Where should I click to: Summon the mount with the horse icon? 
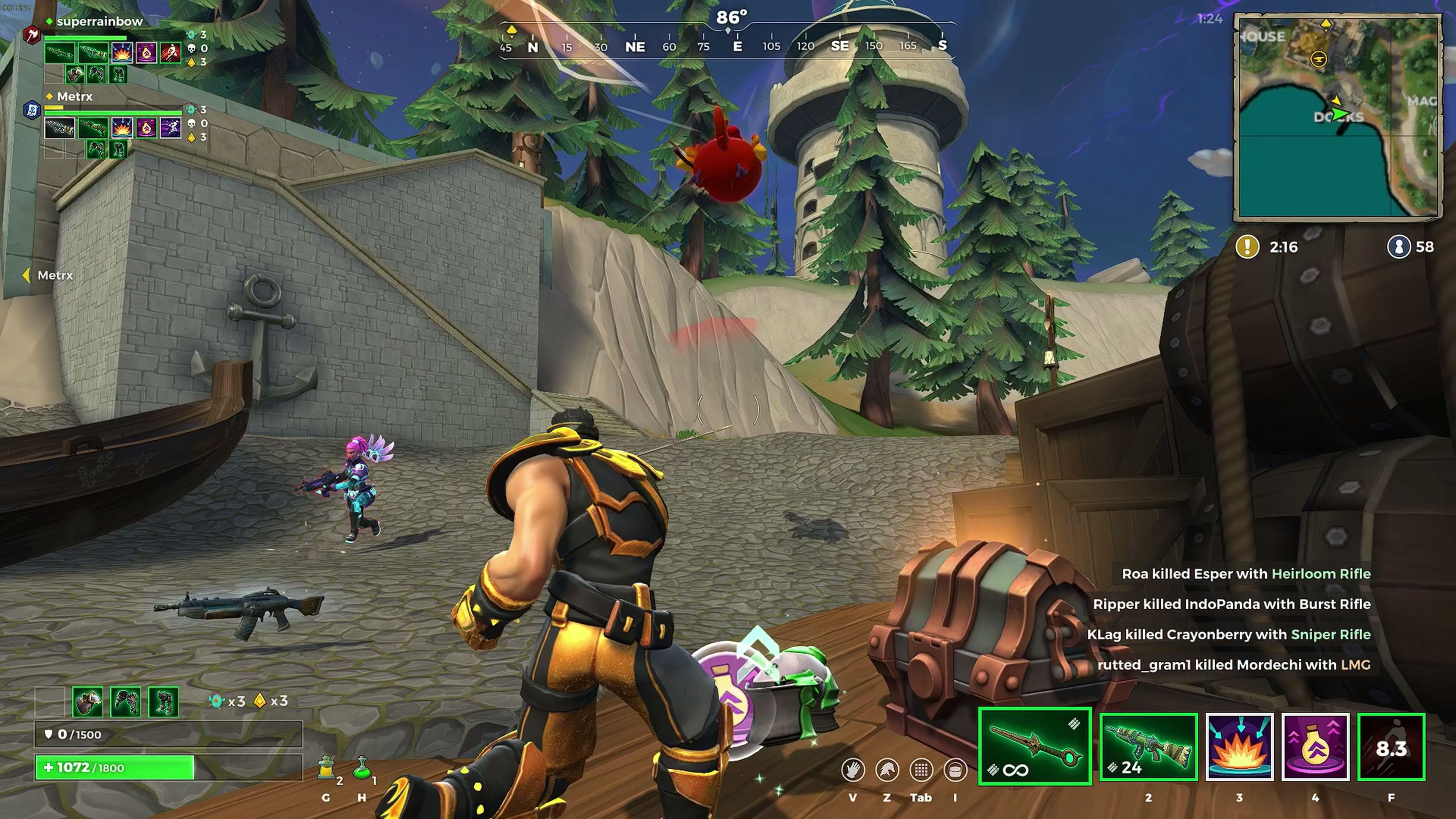pyautogui.click(x=887, y=770)
